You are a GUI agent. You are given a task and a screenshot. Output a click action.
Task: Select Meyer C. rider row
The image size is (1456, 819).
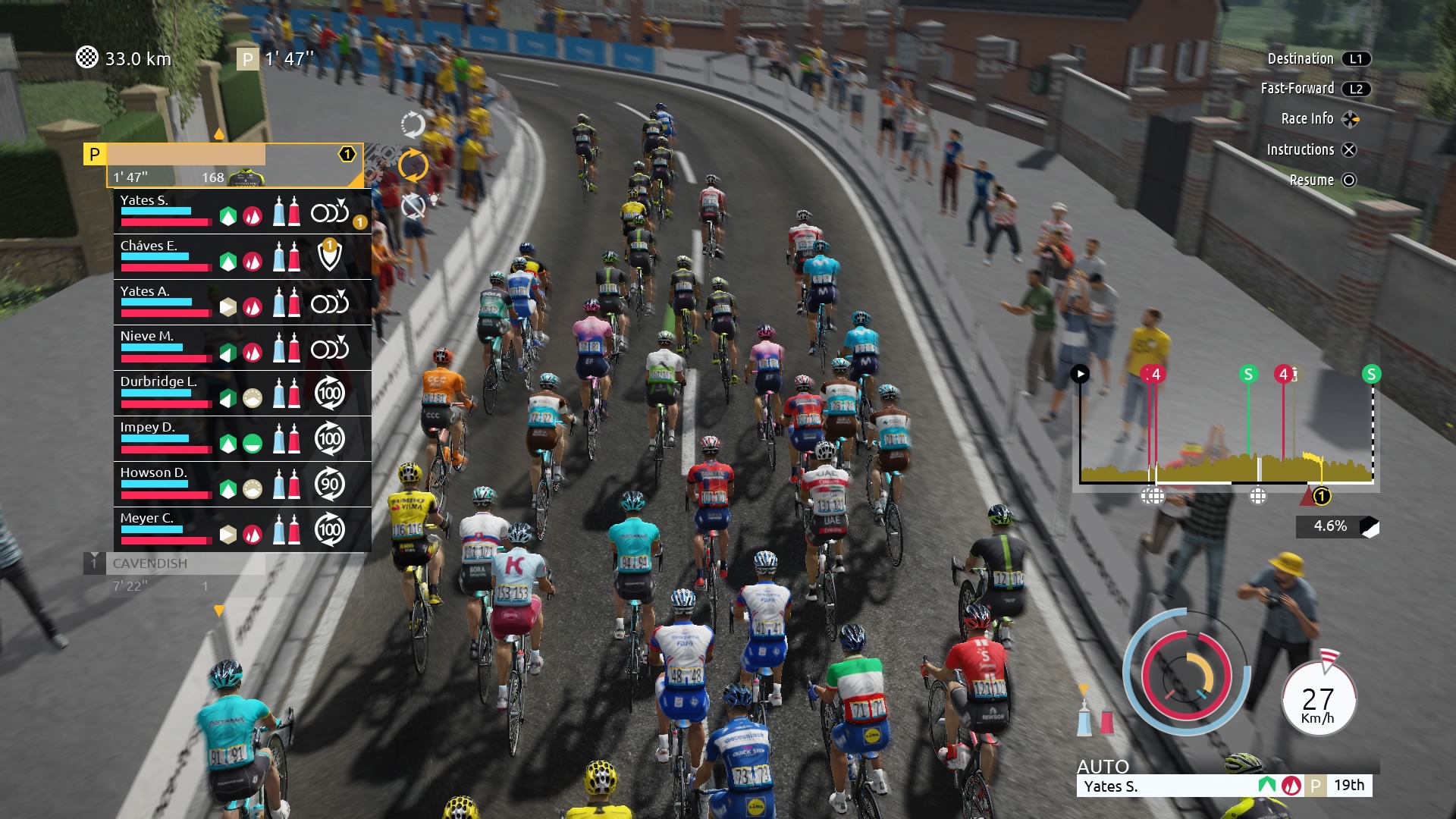click(167, 529)
